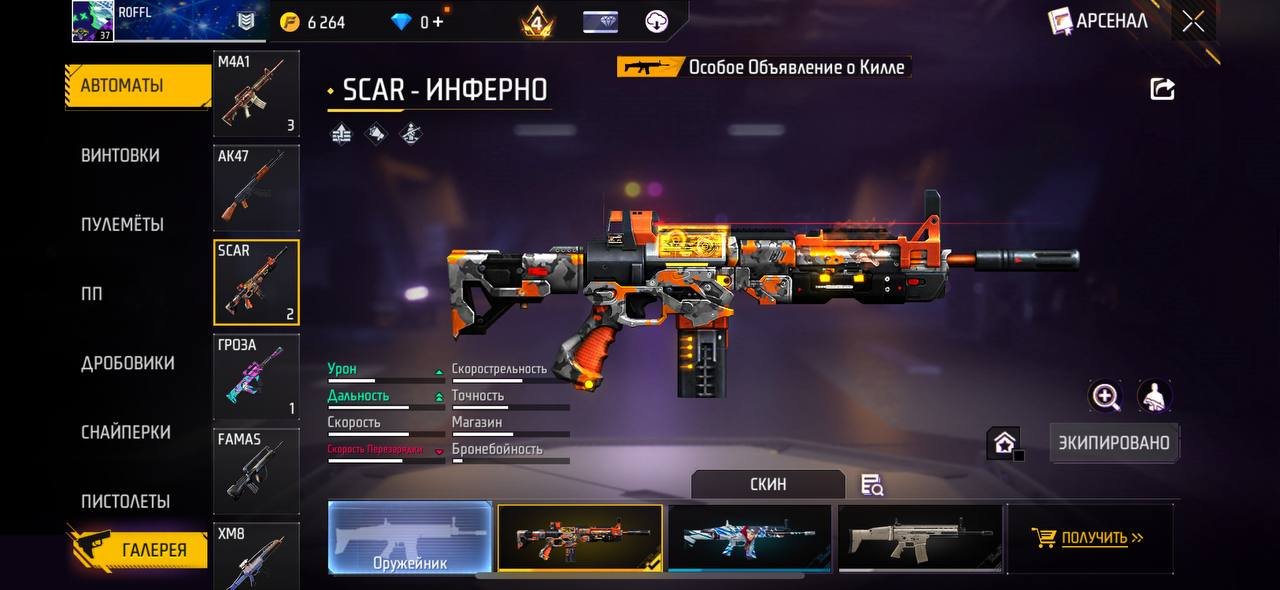Select the ПП weapon category
The image size is (1280, 590).
point(92,294)
